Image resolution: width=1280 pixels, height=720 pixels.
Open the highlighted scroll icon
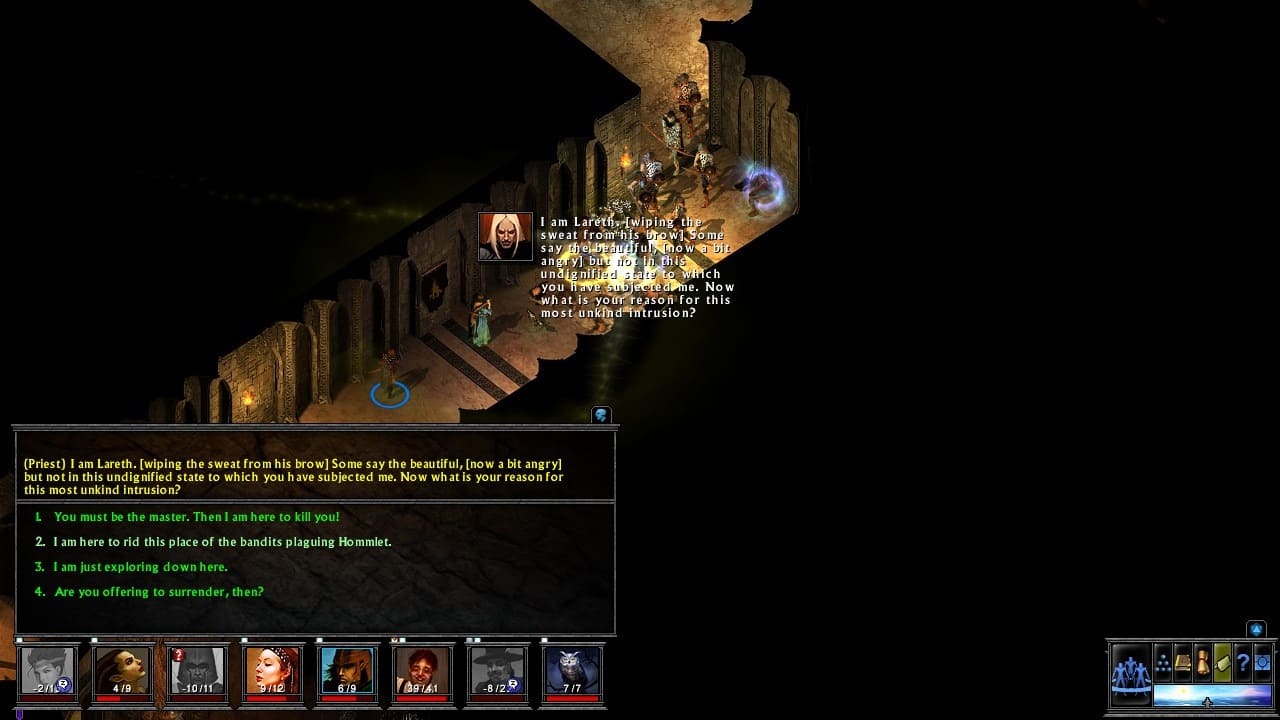pos(1222,662)
